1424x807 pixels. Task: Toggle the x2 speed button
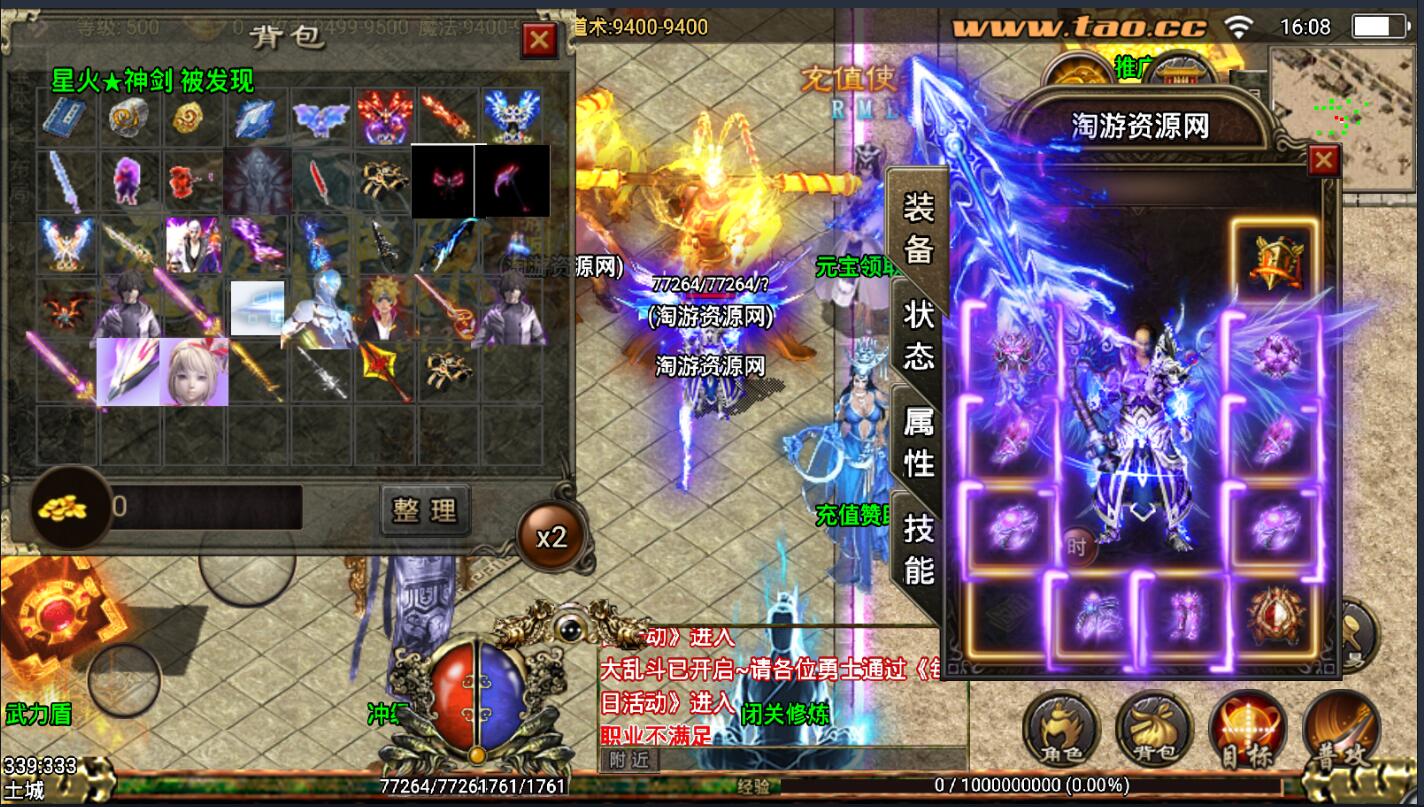551,538
